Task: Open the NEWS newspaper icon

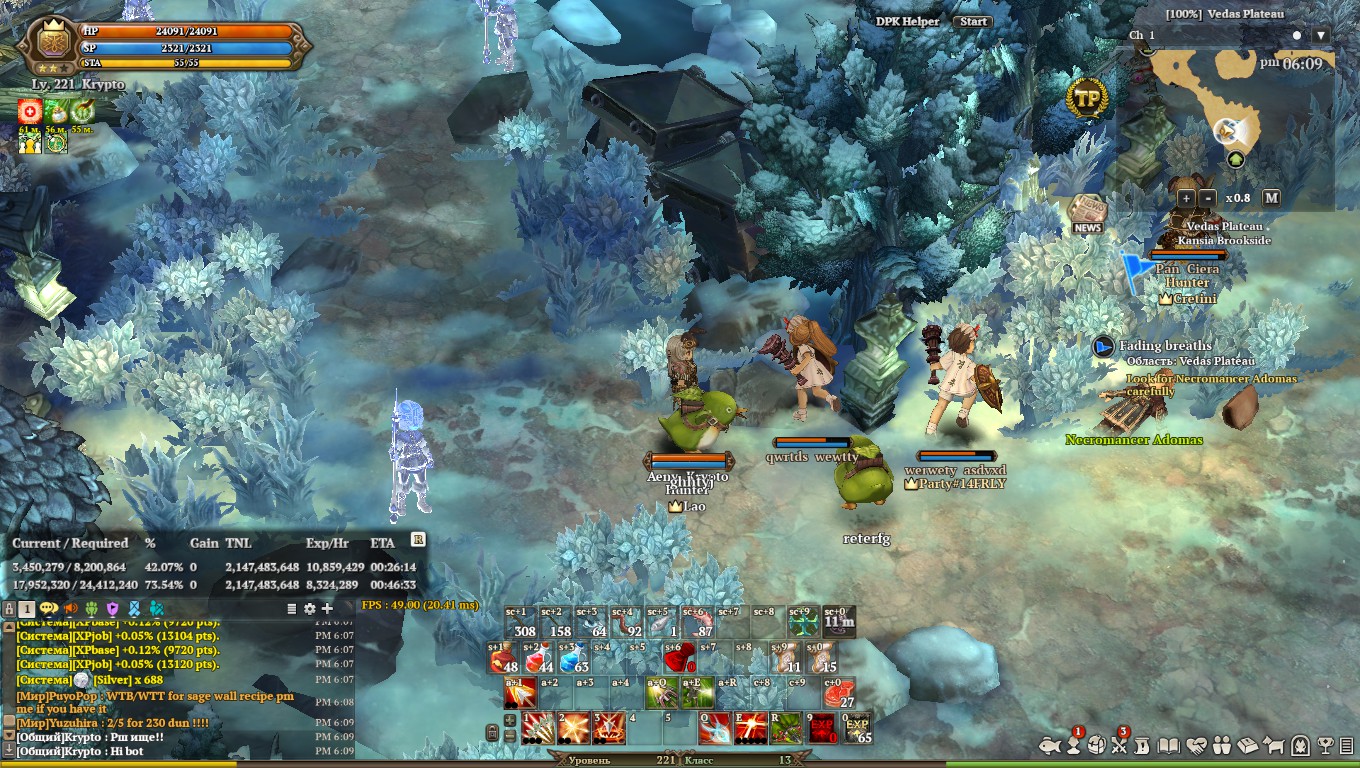Action: pyautogui.click(x=1087, y=215)
